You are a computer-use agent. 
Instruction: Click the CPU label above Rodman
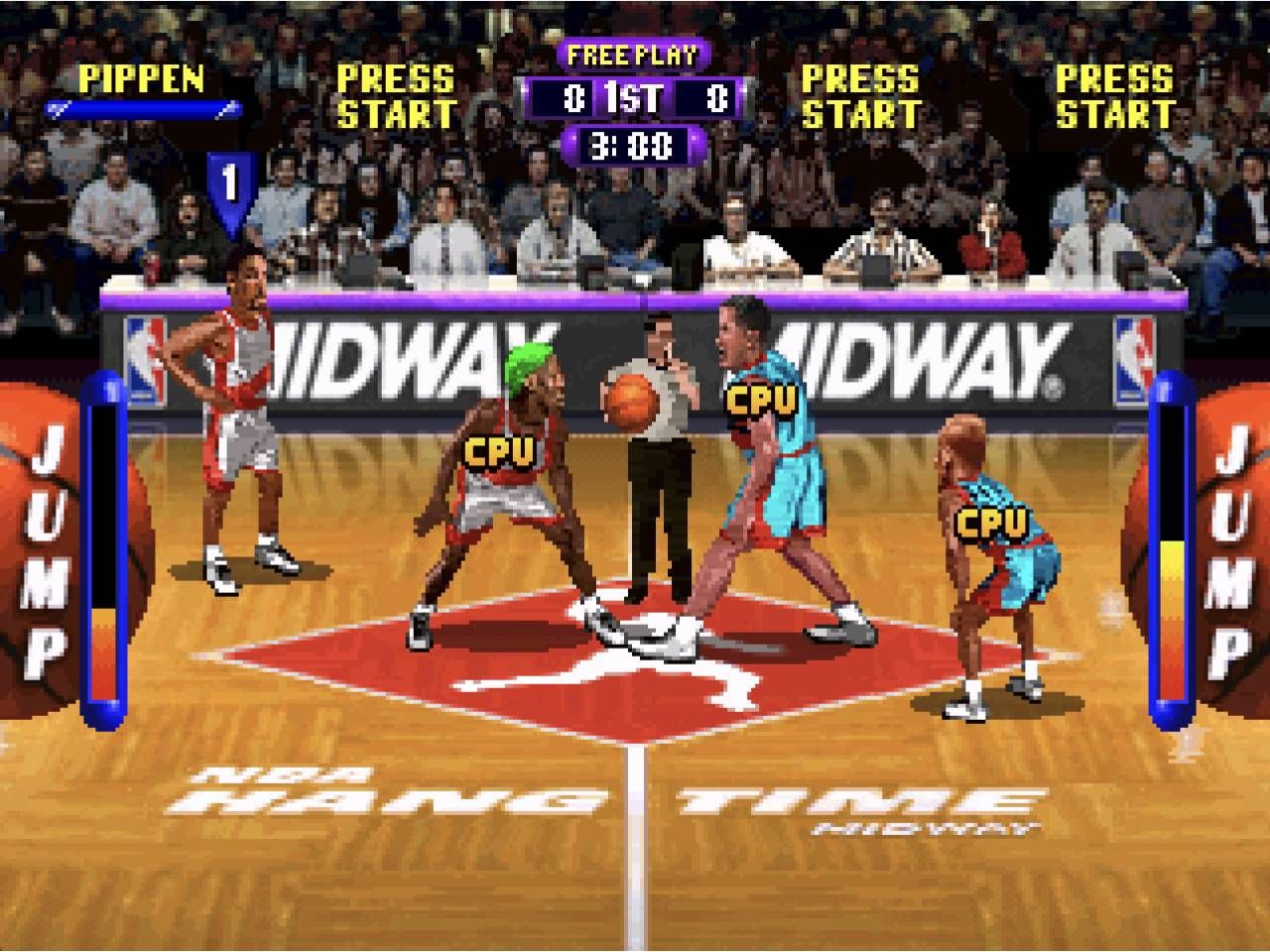[499, 451]
